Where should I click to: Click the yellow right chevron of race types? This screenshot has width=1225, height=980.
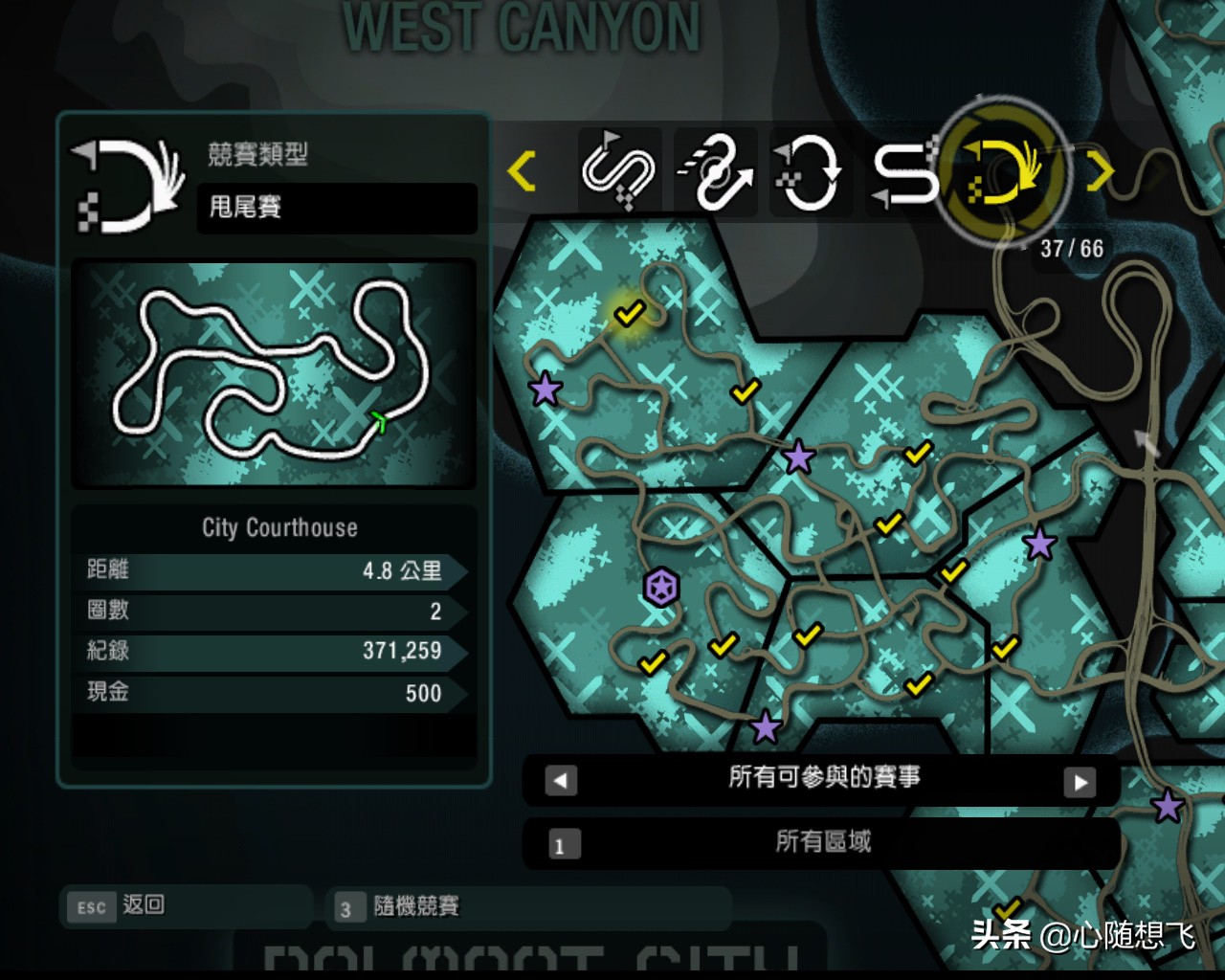coord(1101,172)
